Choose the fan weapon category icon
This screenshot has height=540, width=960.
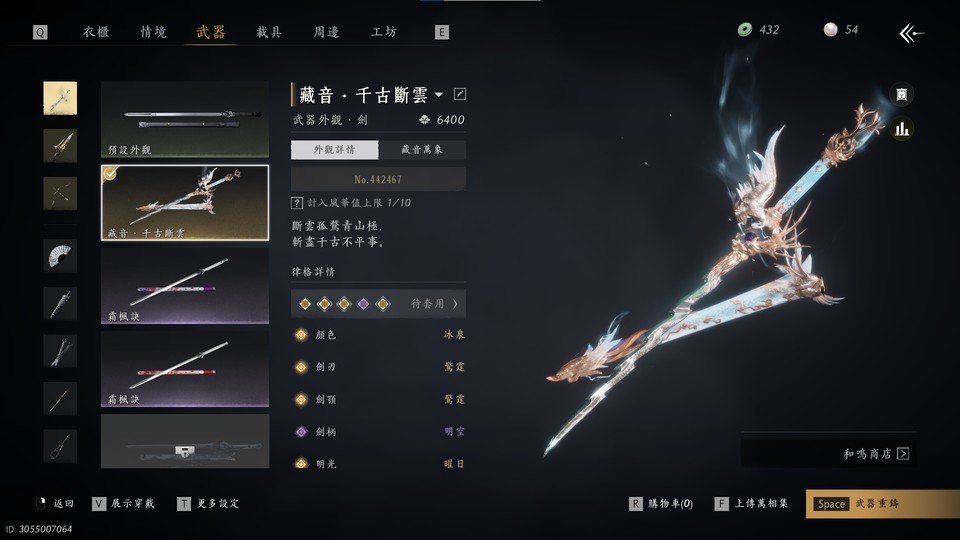(x=60, y=255)
